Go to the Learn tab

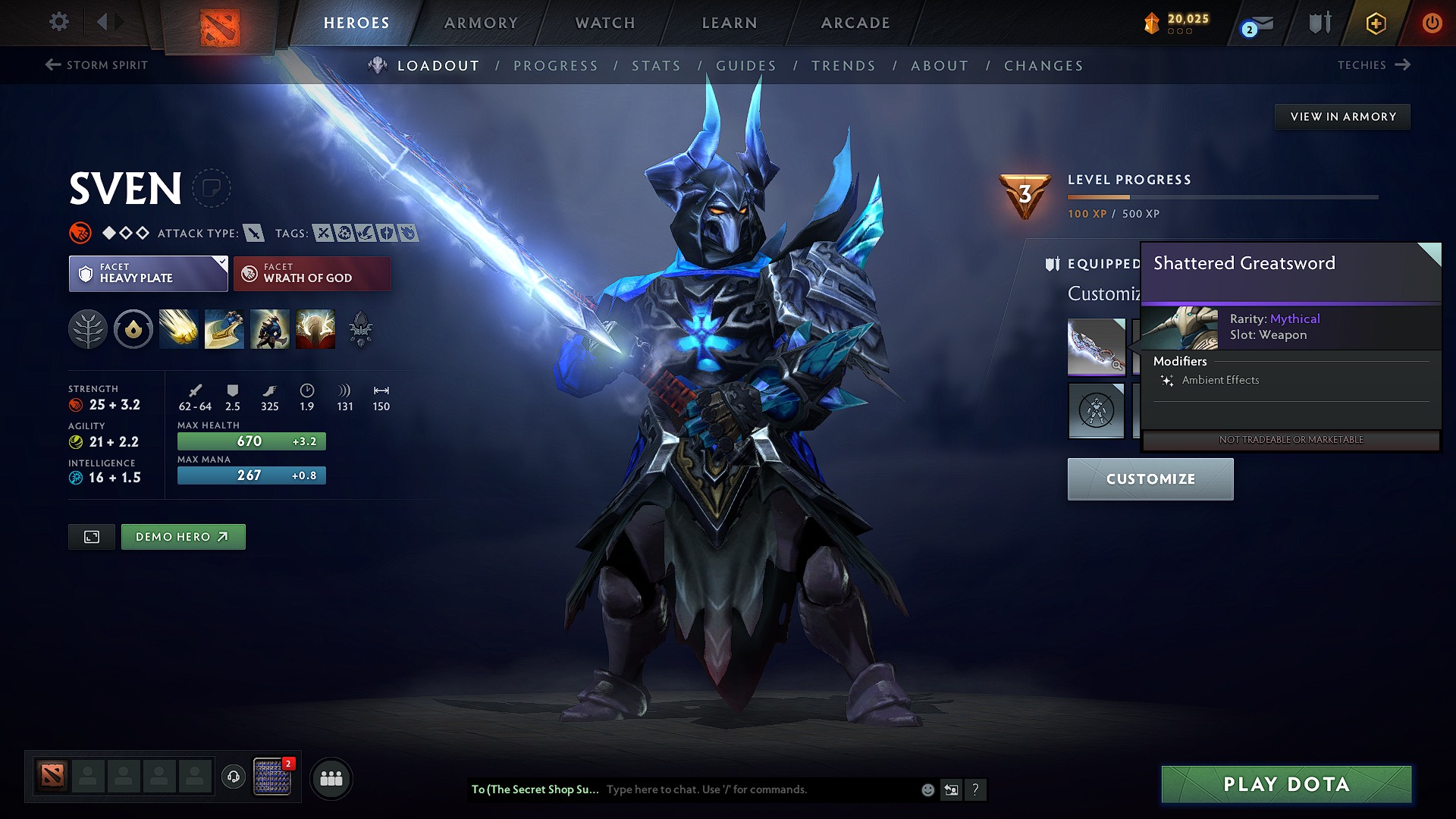[730, 23]
